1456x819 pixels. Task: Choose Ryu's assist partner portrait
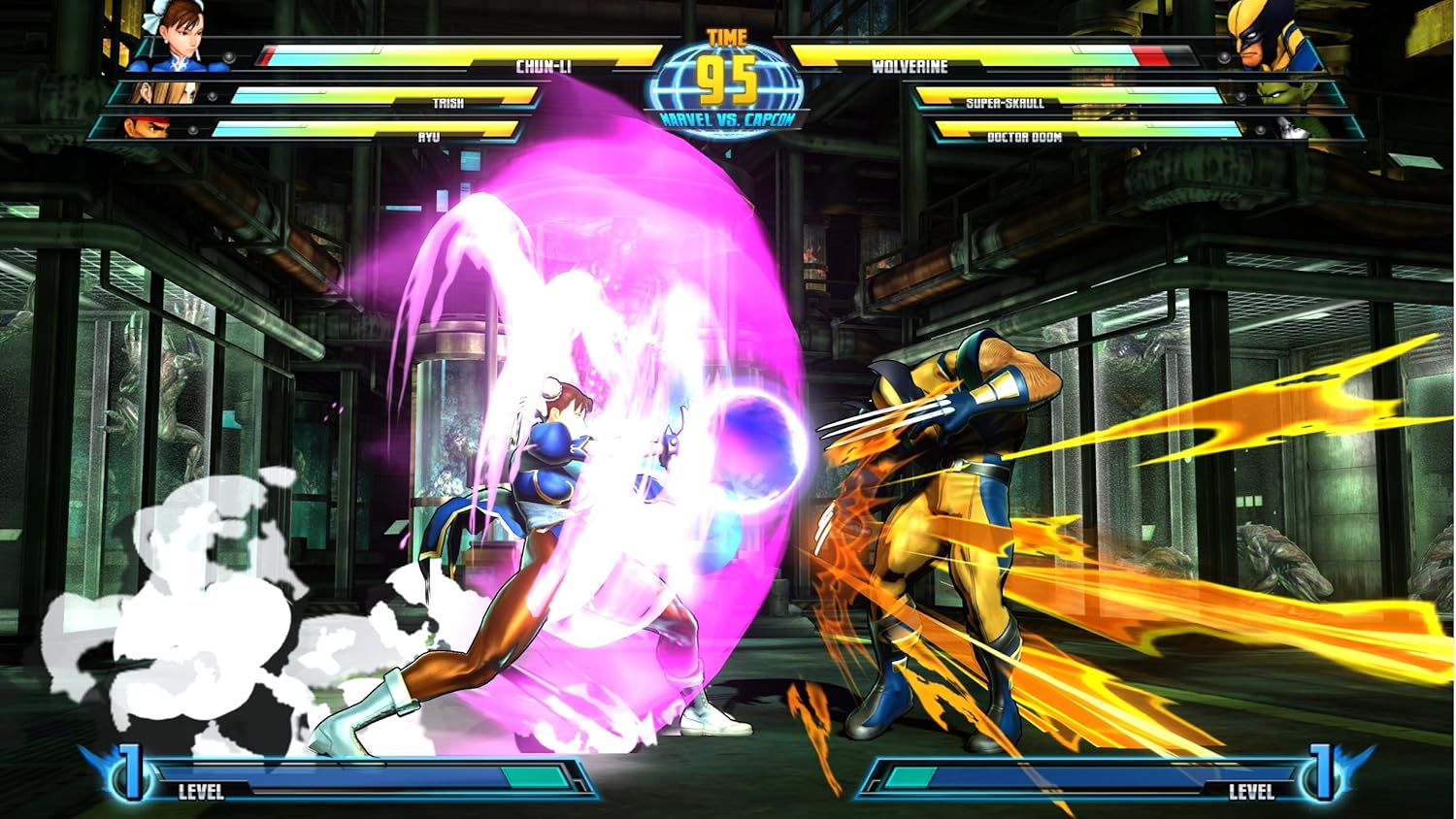point(139,127)
